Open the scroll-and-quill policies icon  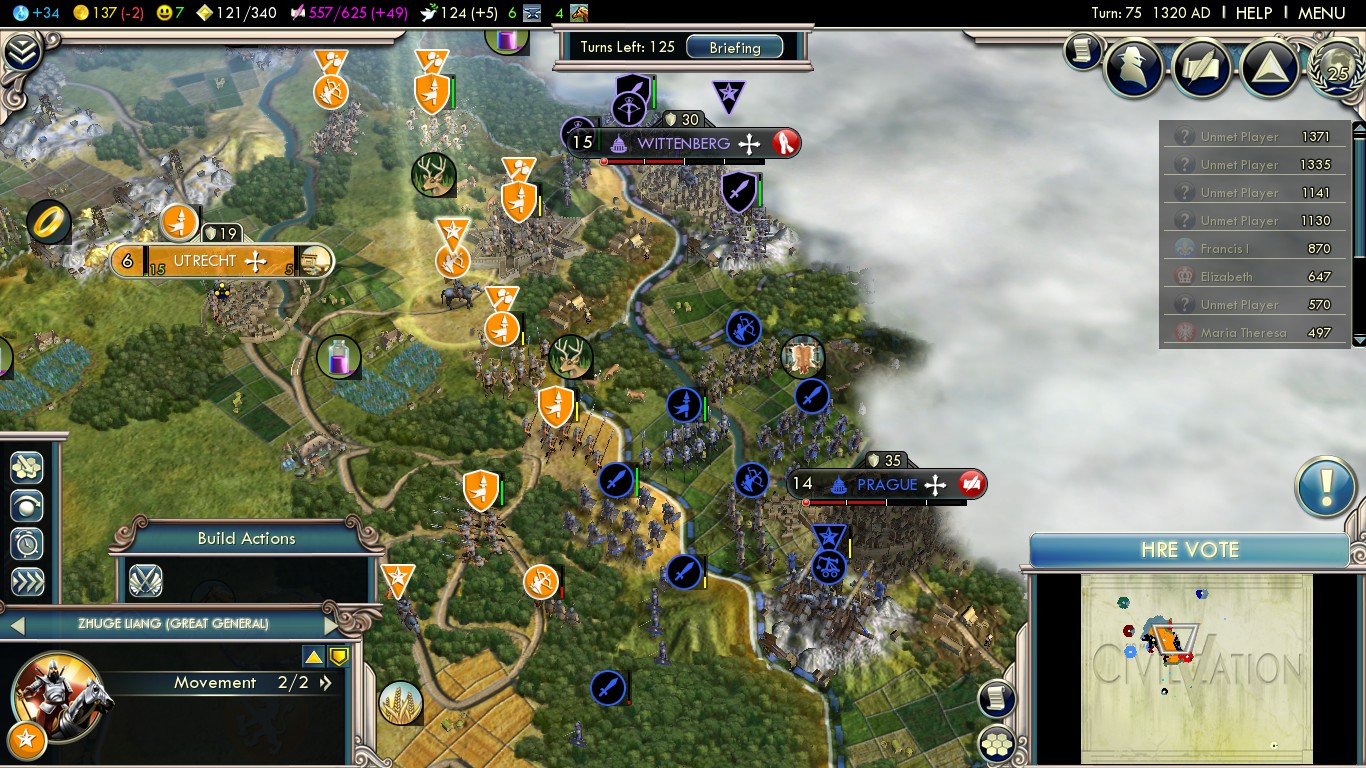(x=1203, y=67)
